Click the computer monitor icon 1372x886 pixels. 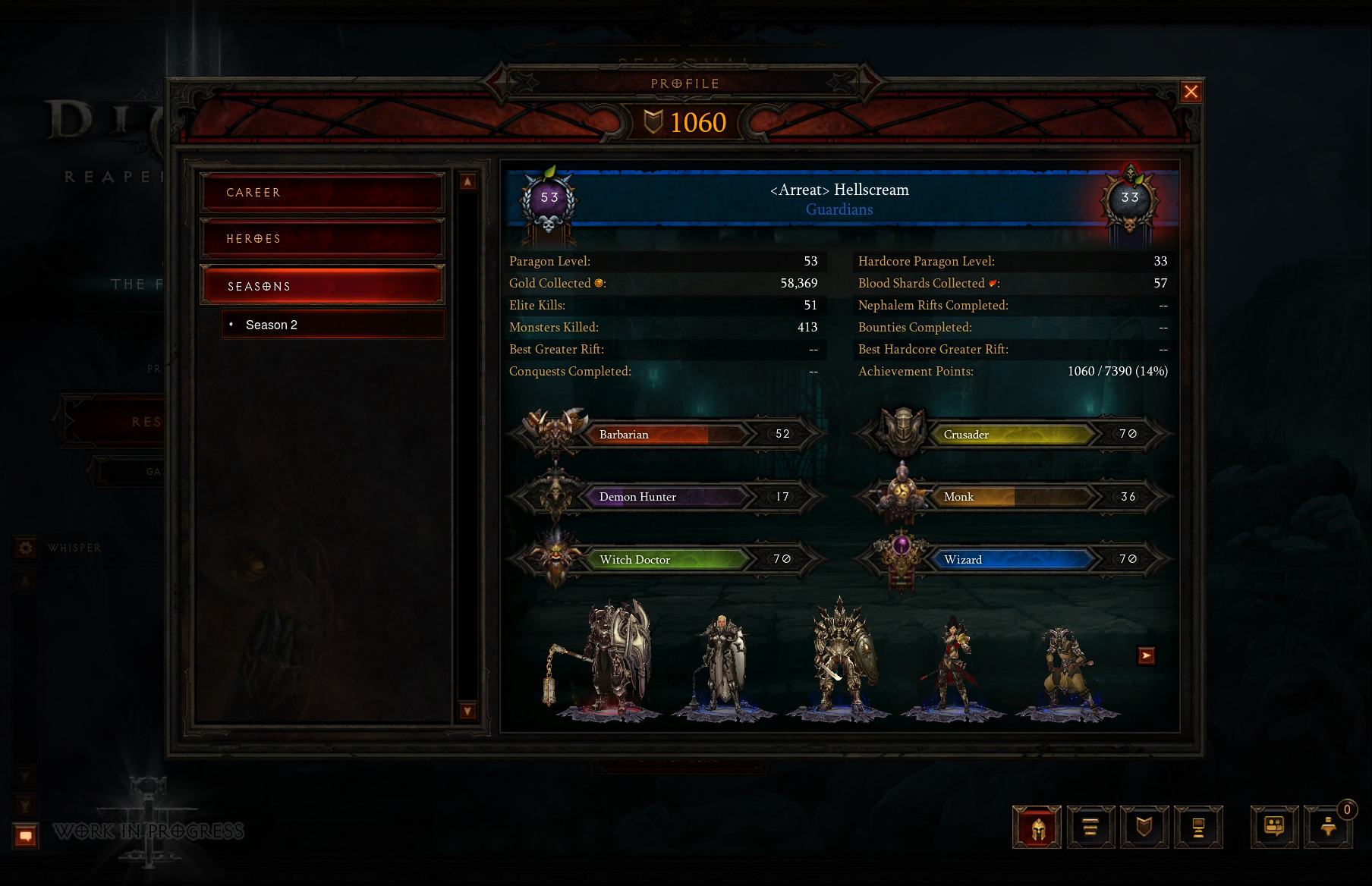point(1198,827)
